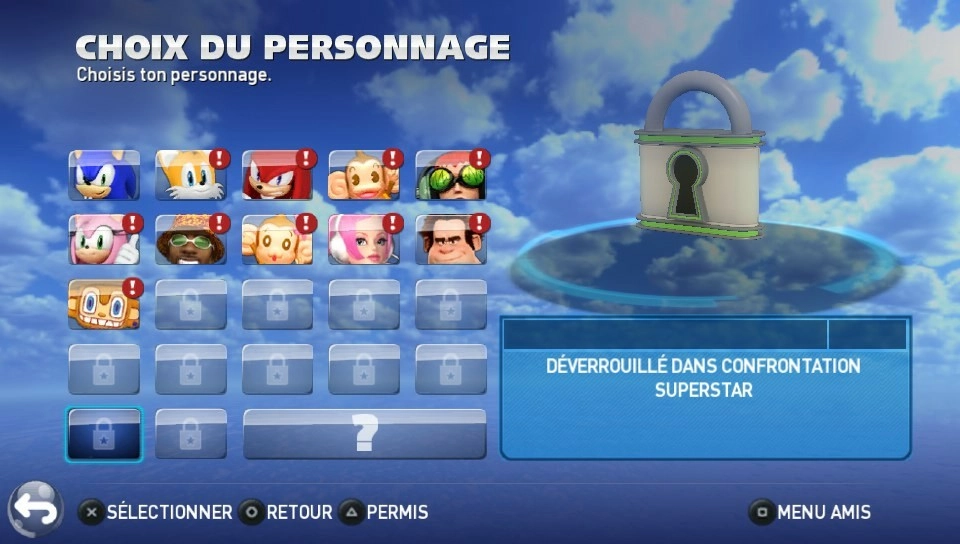
Task: Choose Tails as your character
Action: point(191,175)
